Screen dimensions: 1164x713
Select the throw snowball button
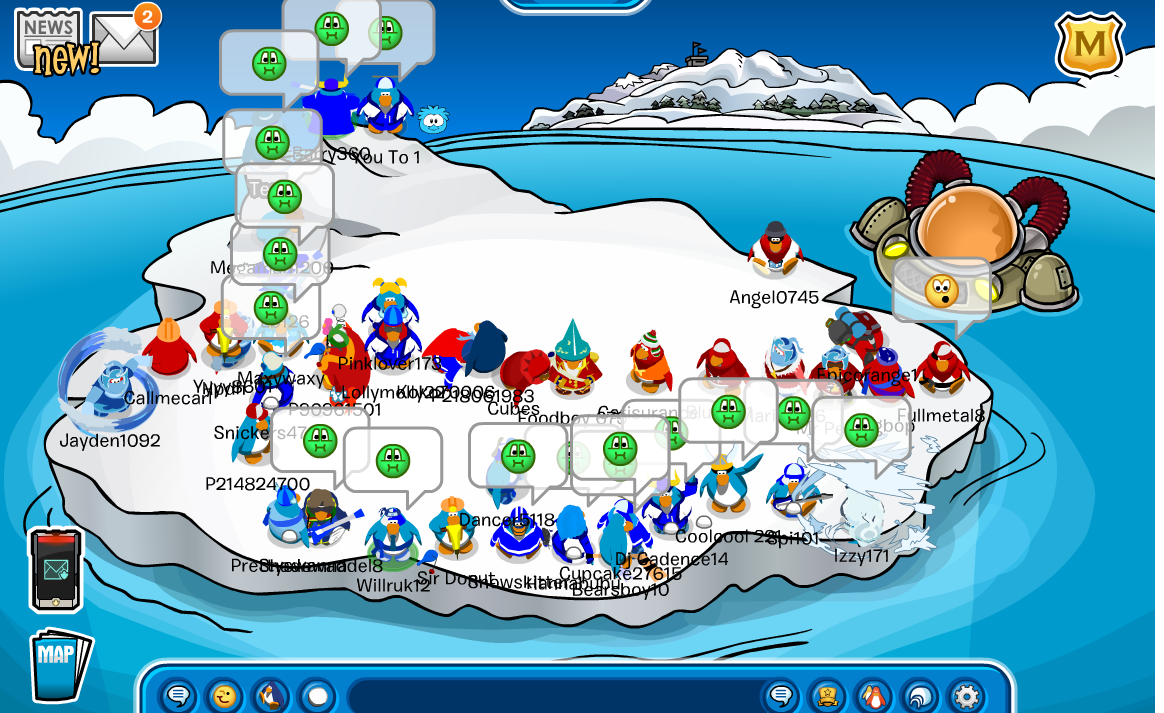pyautogui.click(x=316, y=696)
